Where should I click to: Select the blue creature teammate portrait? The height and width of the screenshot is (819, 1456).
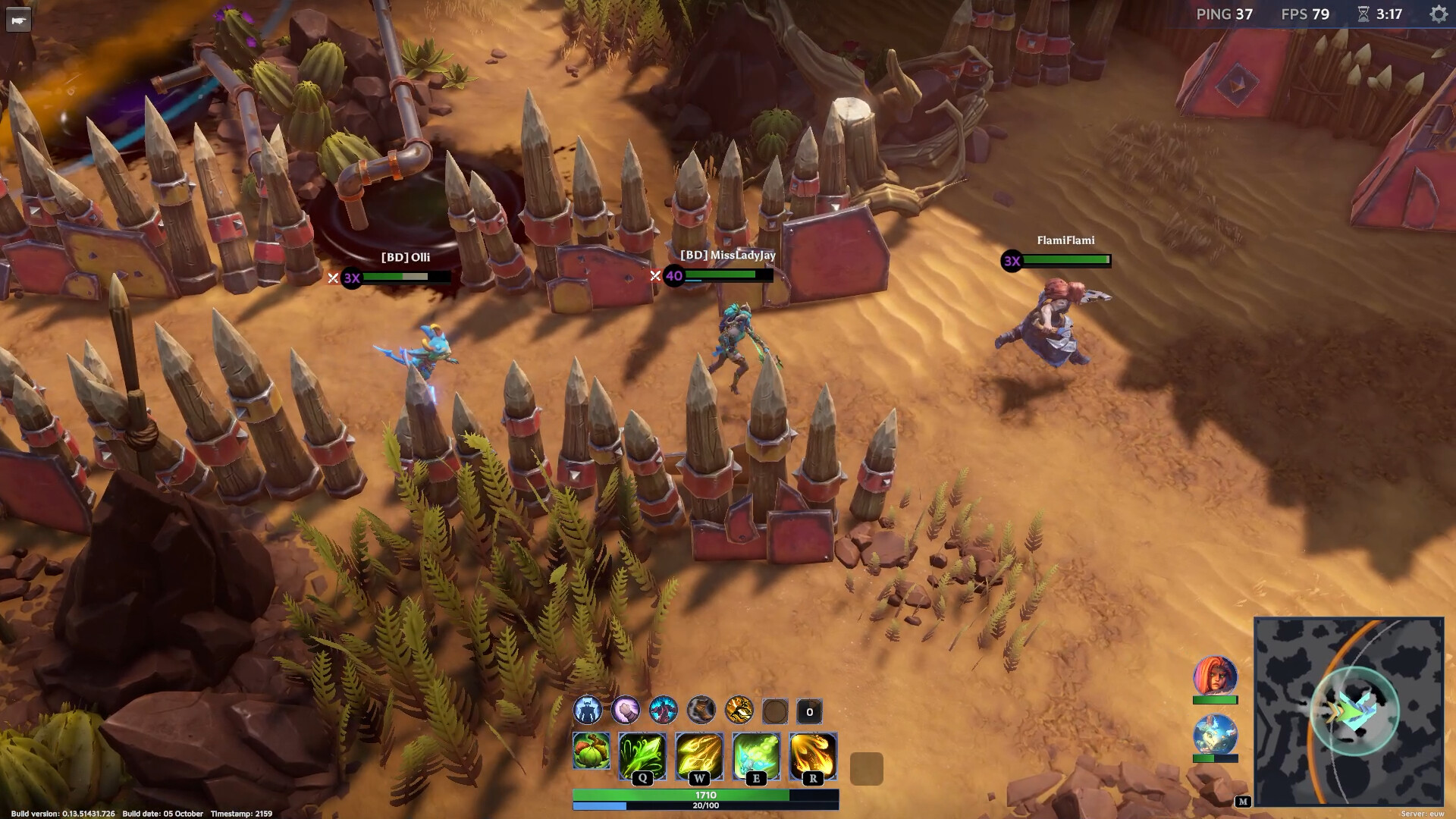[1215, 734]
